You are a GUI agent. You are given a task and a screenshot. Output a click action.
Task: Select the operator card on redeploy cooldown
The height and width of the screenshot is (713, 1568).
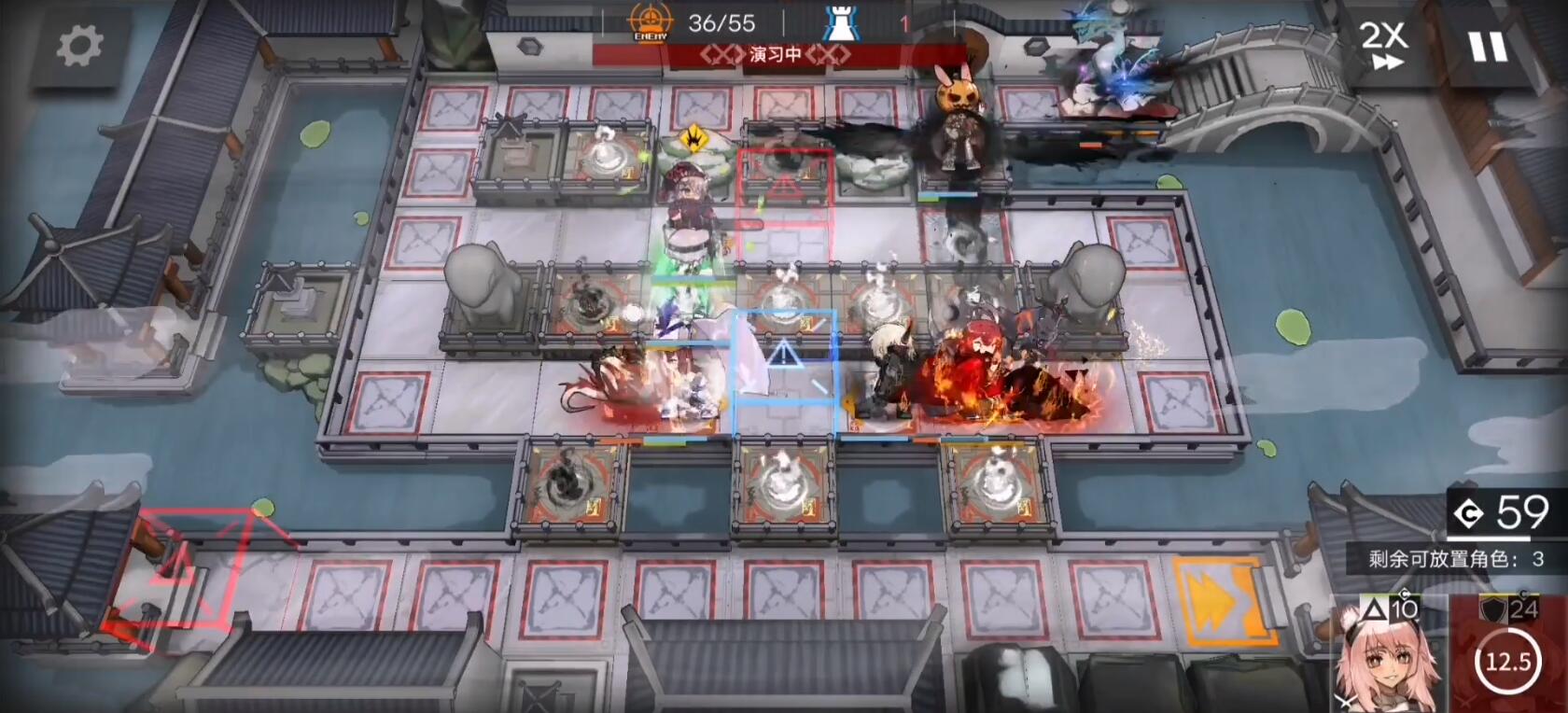pos(1507,655)
